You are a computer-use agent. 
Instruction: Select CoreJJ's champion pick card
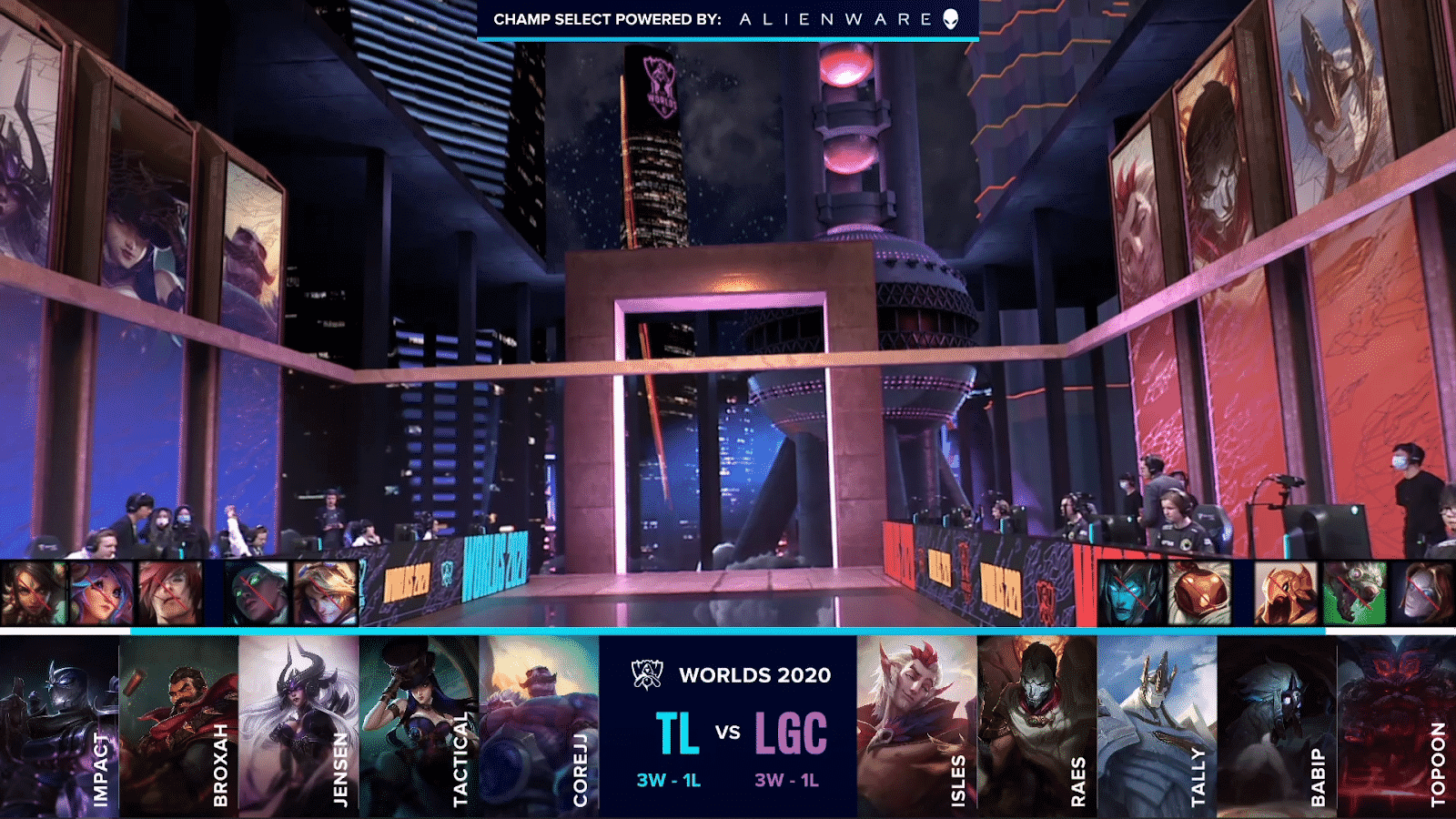tap(539, 725)
